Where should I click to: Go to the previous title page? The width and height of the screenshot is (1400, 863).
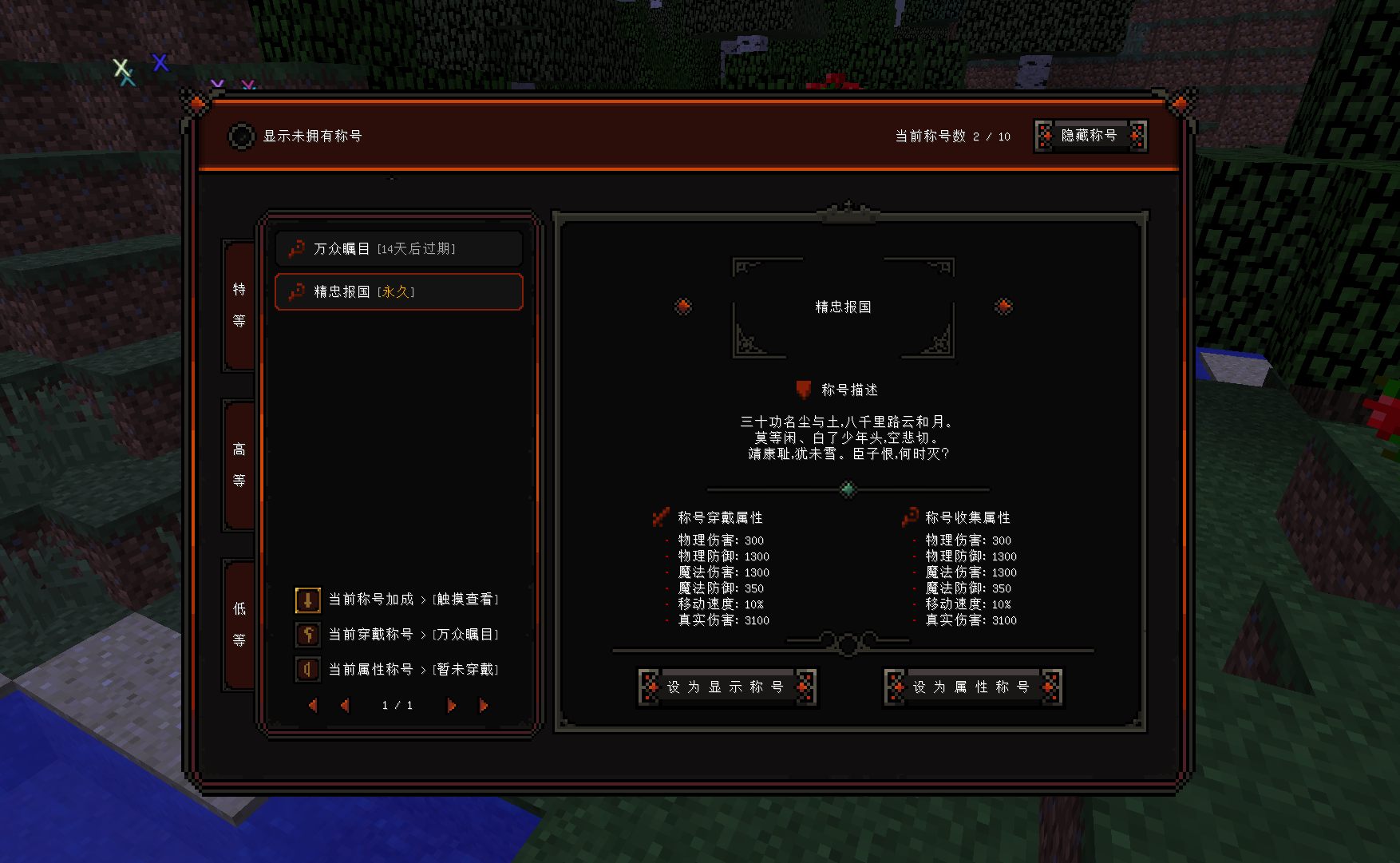click(x=345, y=706)
